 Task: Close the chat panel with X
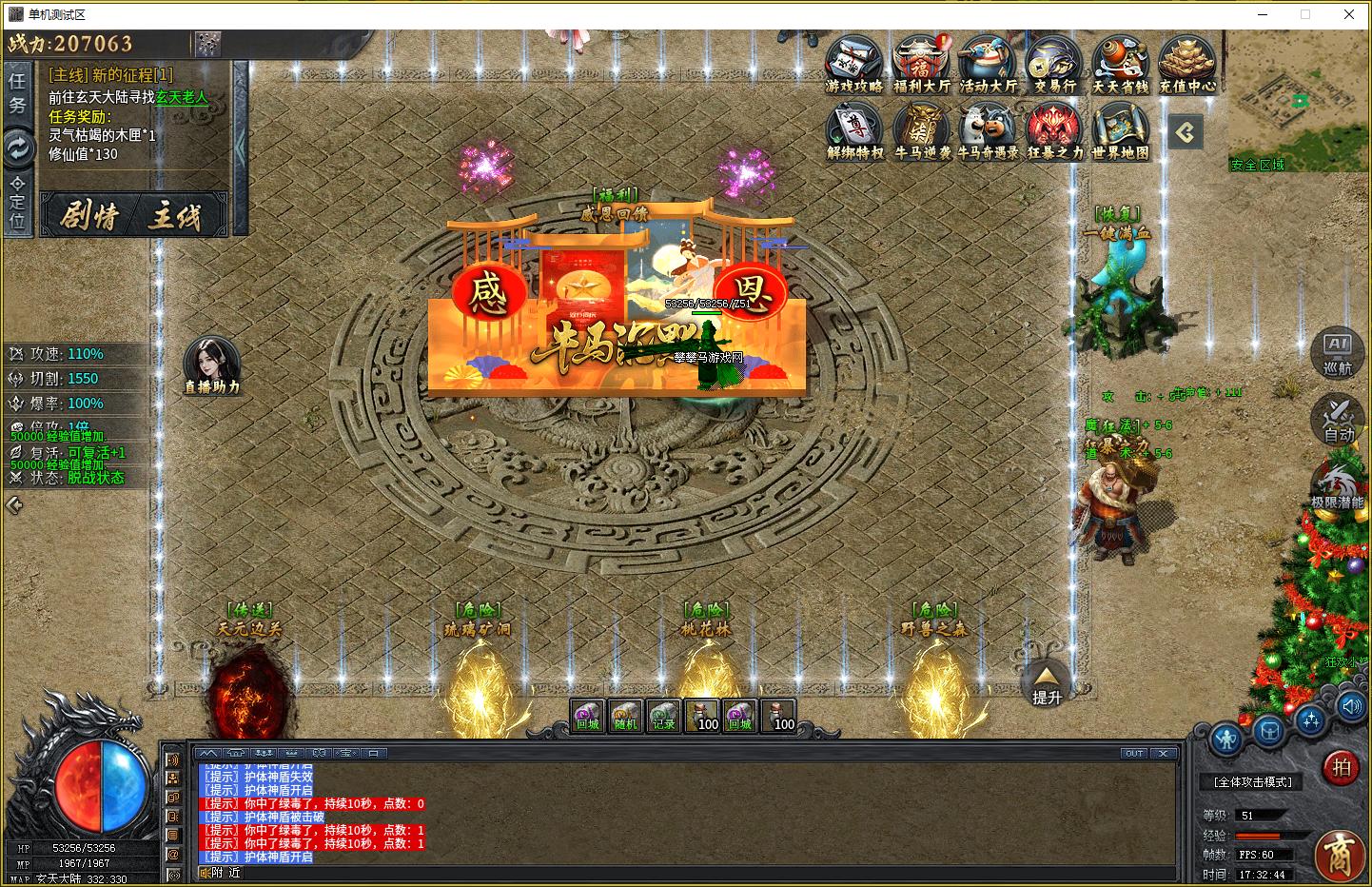1164,753
